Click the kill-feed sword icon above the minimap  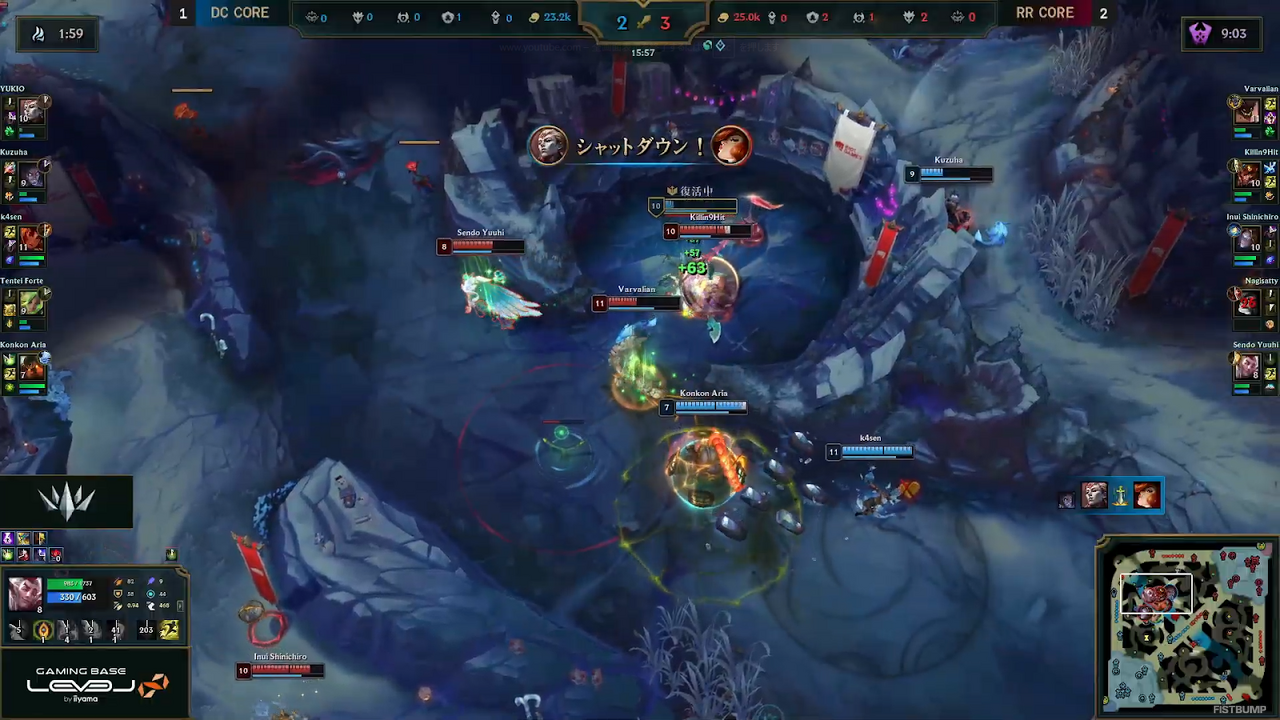click(1120, 497)
